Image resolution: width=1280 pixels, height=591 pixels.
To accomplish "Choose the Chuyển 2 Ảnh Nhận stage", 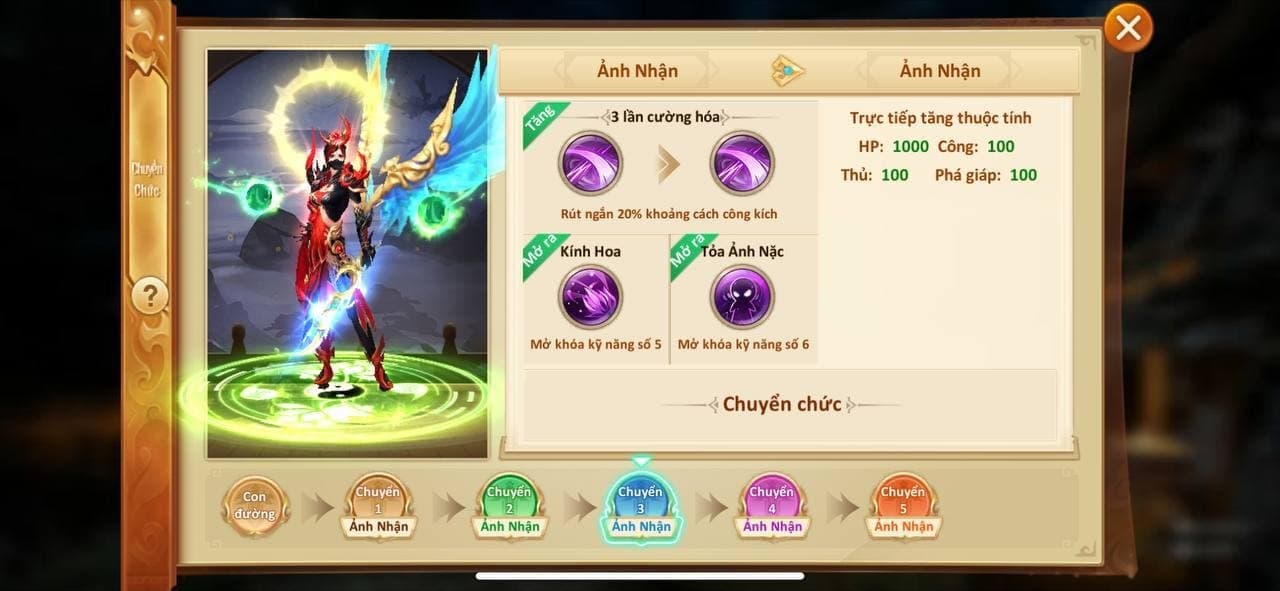I will [509, 505].
